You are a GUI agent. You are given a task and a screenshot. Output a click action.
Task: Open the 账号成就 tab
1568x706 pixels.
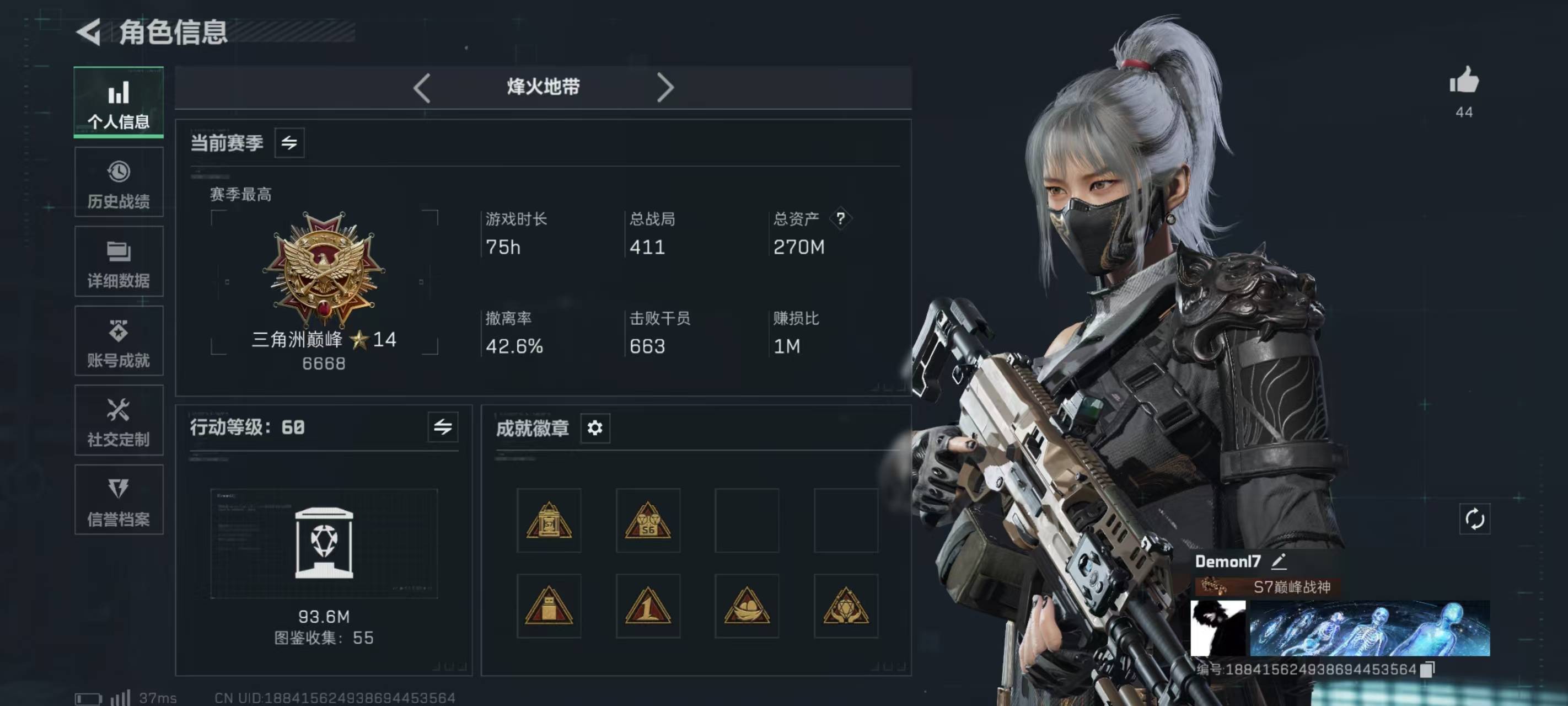pyautogui.click(x=119, y=341)
